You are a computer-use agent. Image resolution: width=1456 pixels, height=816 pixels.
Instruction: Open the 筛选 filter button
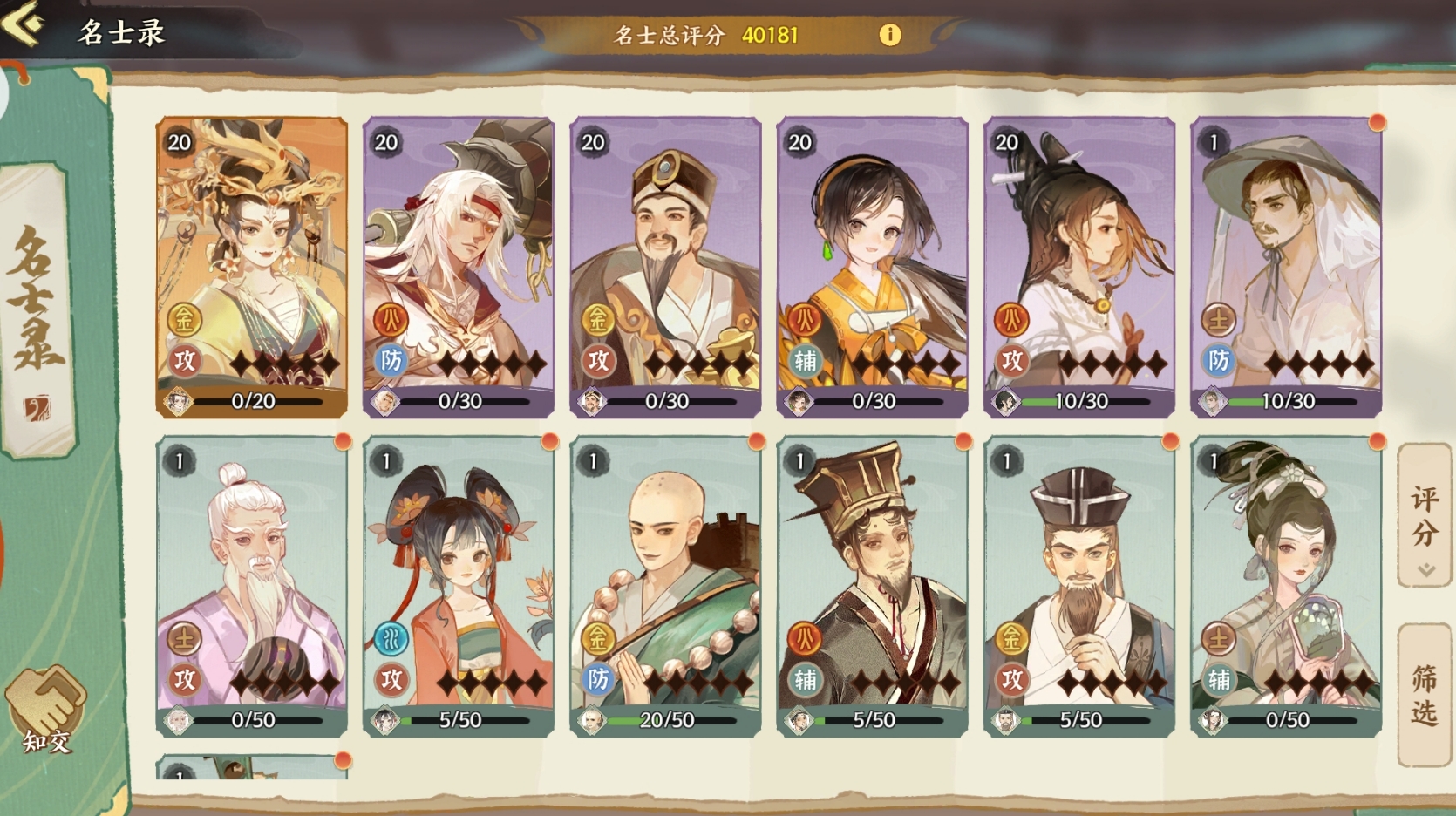tap(1424, 694)
